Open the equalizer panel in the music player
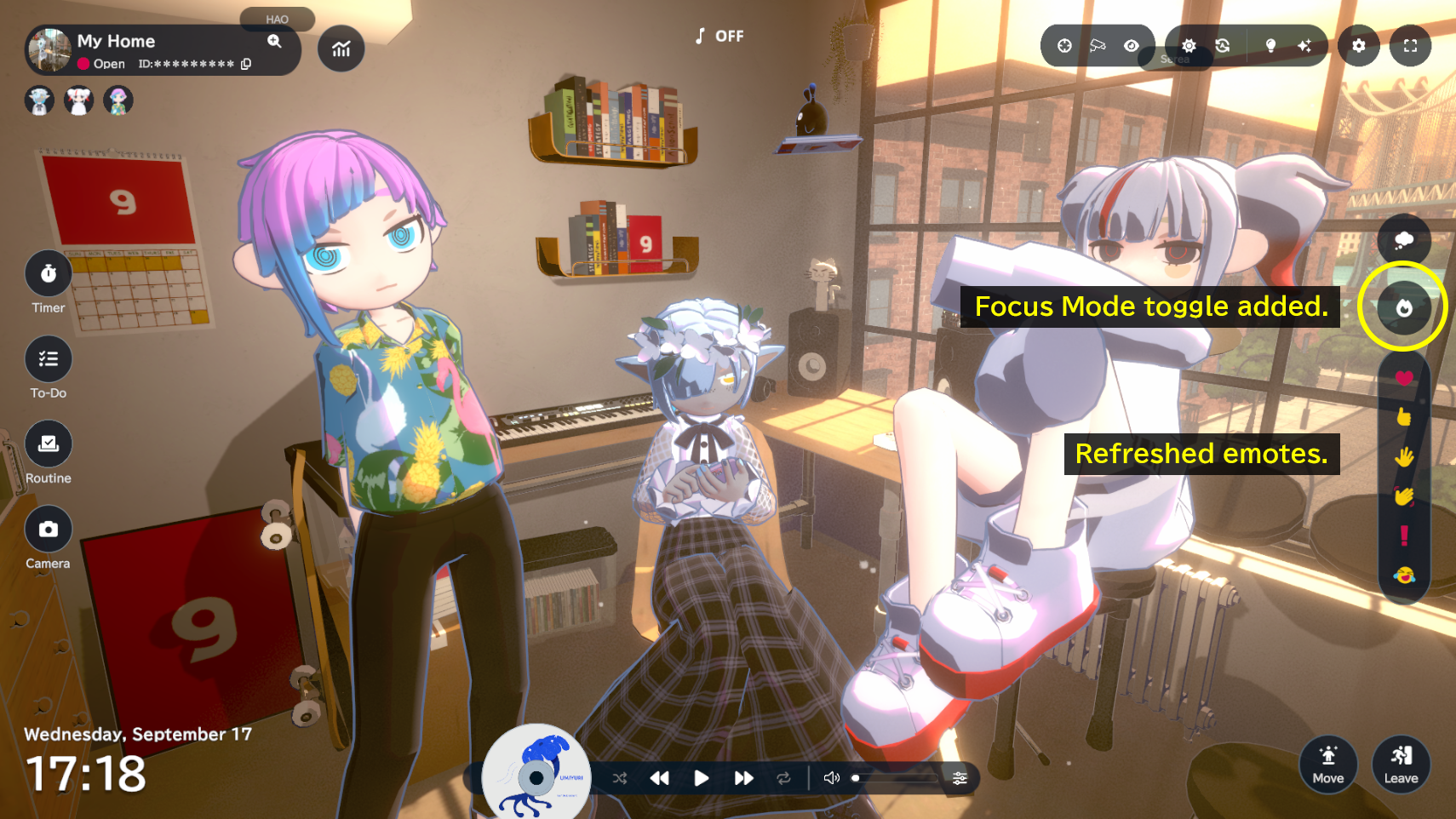The image size is (1456, 819). [960, 777]
